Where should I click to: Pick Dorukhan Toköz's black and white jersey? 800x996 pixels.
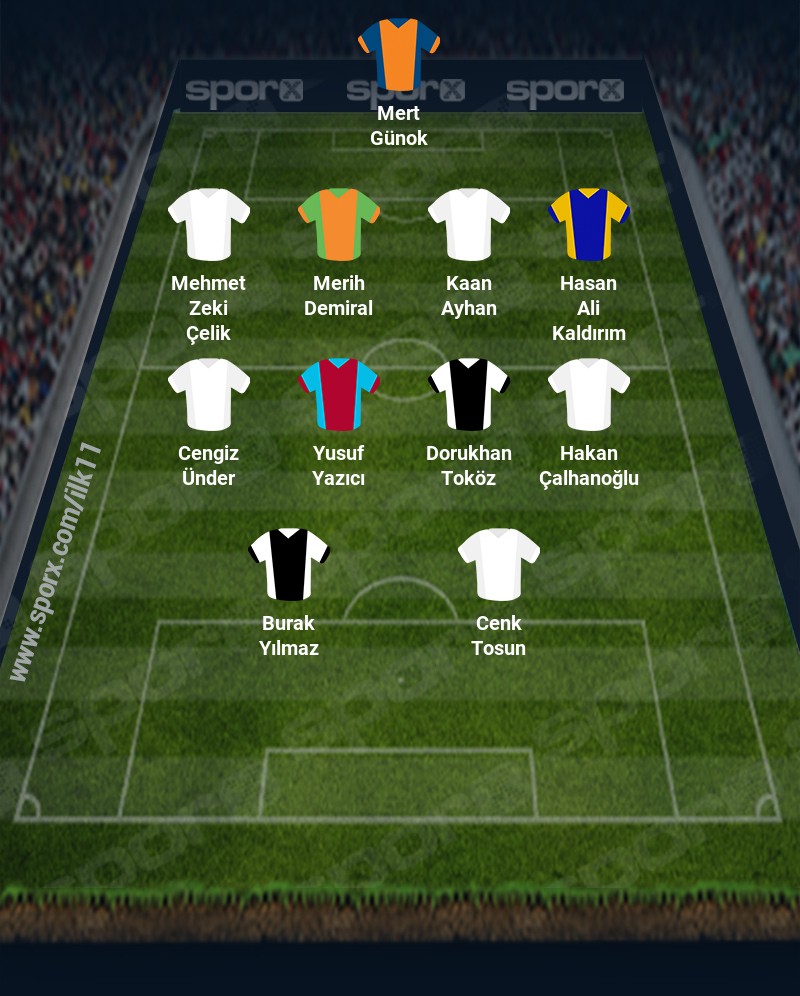[469, 394]
